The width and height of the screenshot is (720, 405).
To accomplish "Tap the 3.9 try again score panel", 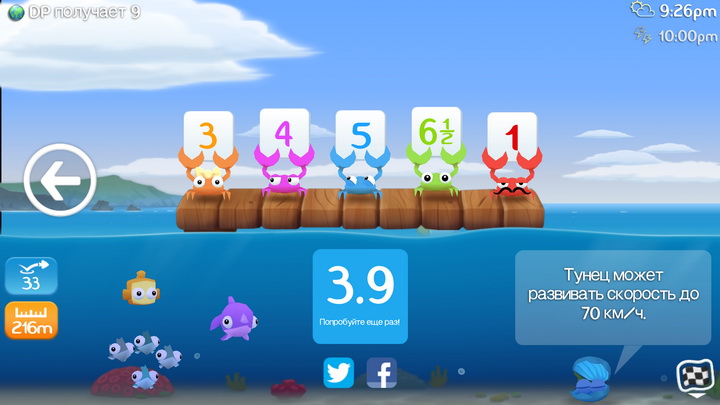I will click(x=360, y=296).
